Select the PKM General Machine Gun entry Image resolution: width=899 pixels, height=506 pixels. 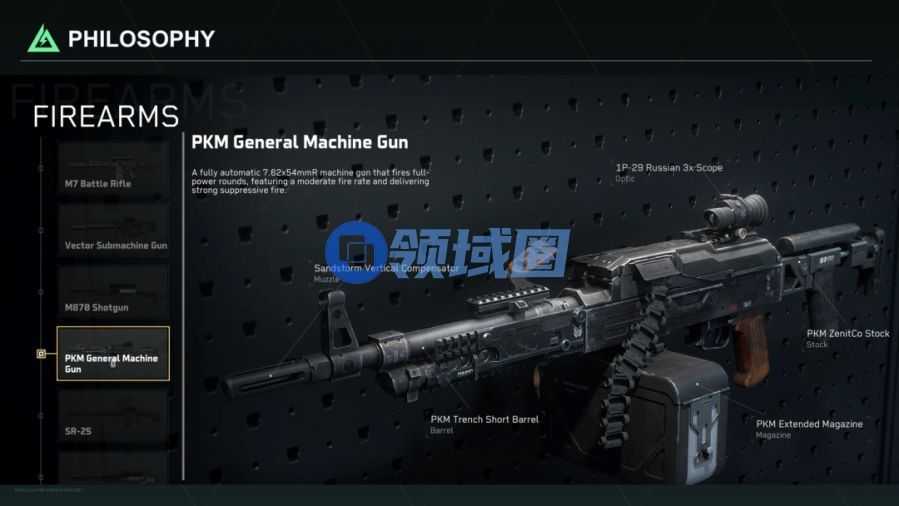pos(113,353)
